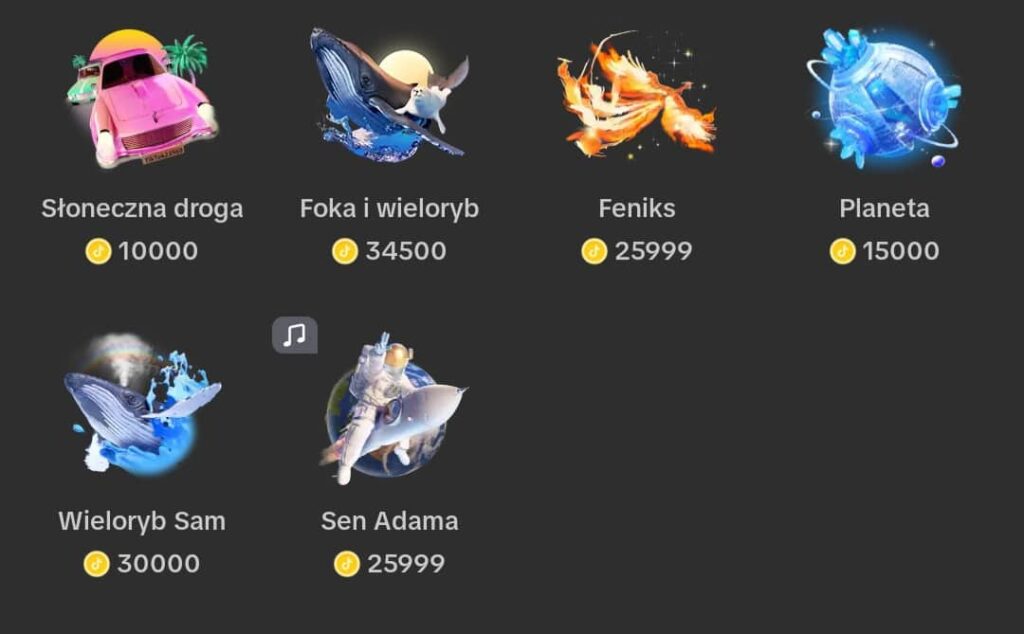Select the blue Planeta gift
The height and width of the screenshot is (634, 1024).
[x=884, y=98]
